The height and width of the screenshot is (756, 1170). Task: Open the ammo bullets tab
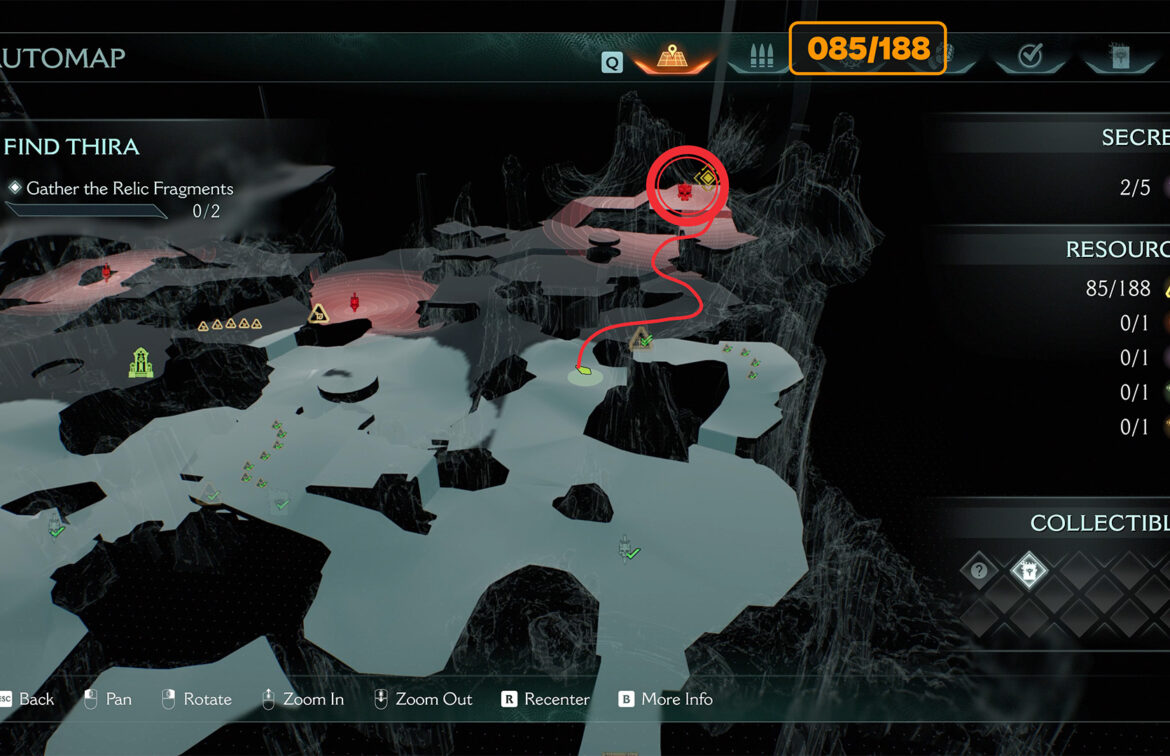(758, 57)
